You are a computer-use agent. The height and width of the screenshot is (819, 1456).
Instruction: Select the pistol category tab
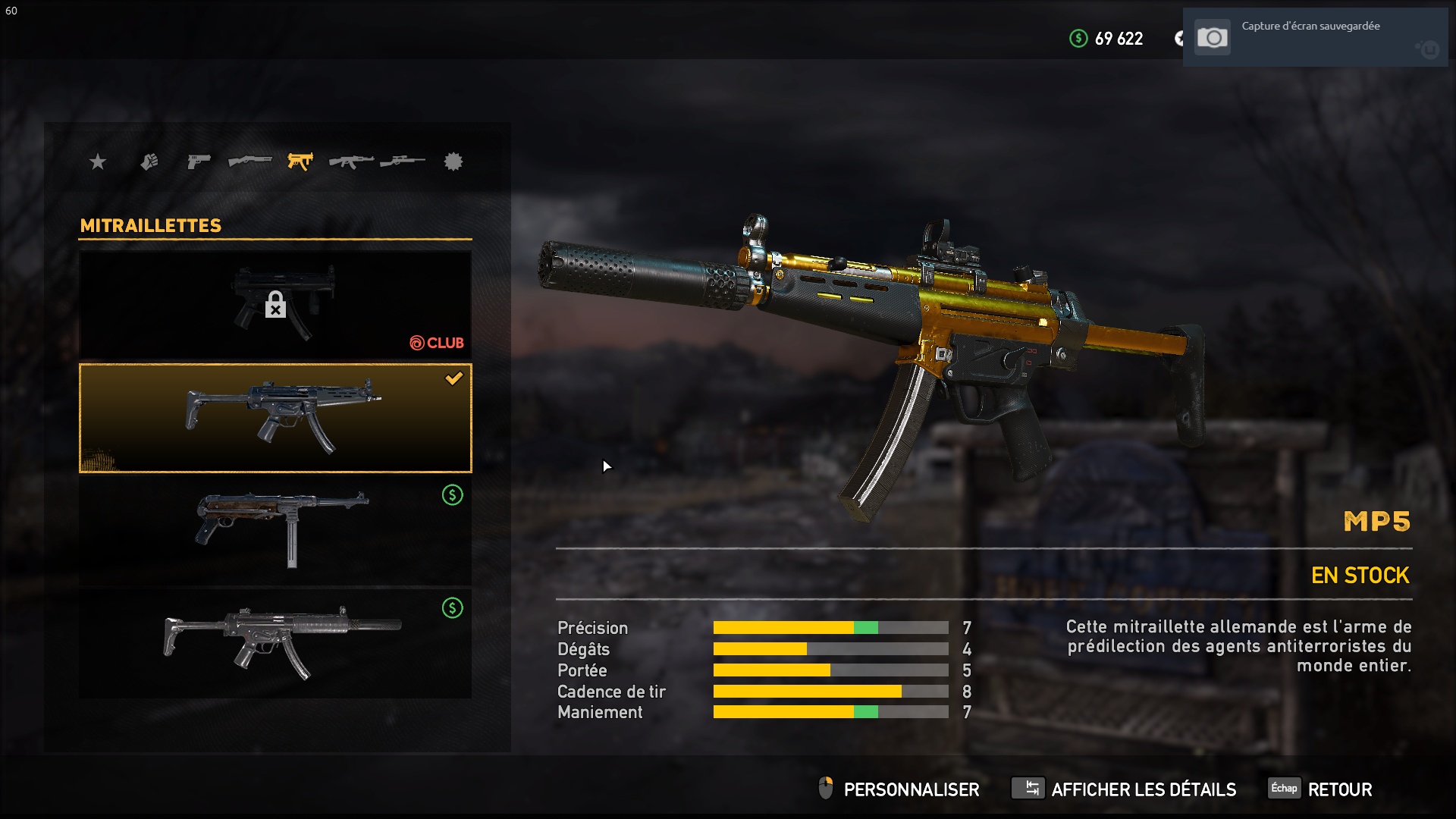coord(199,162)
